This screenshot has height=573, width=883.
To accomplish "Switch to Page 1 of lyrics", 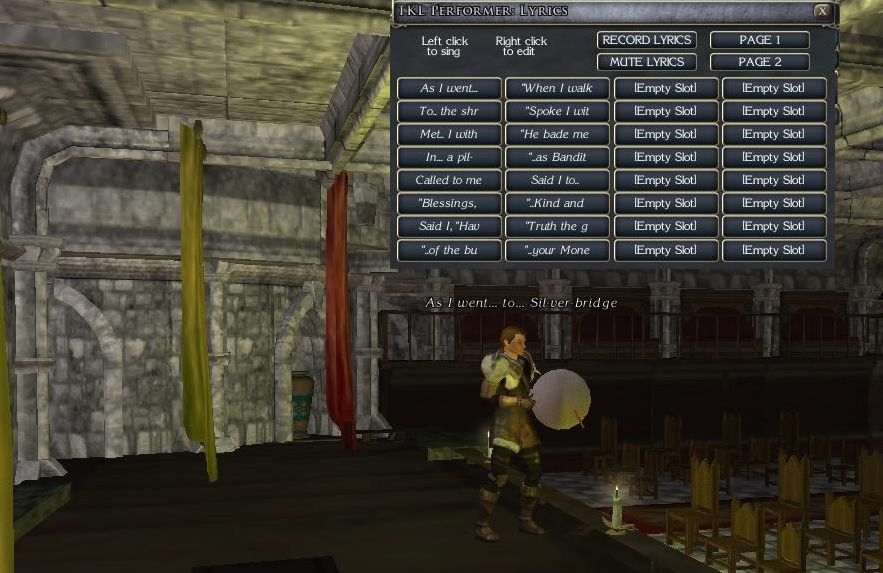I will pos(760,40).
